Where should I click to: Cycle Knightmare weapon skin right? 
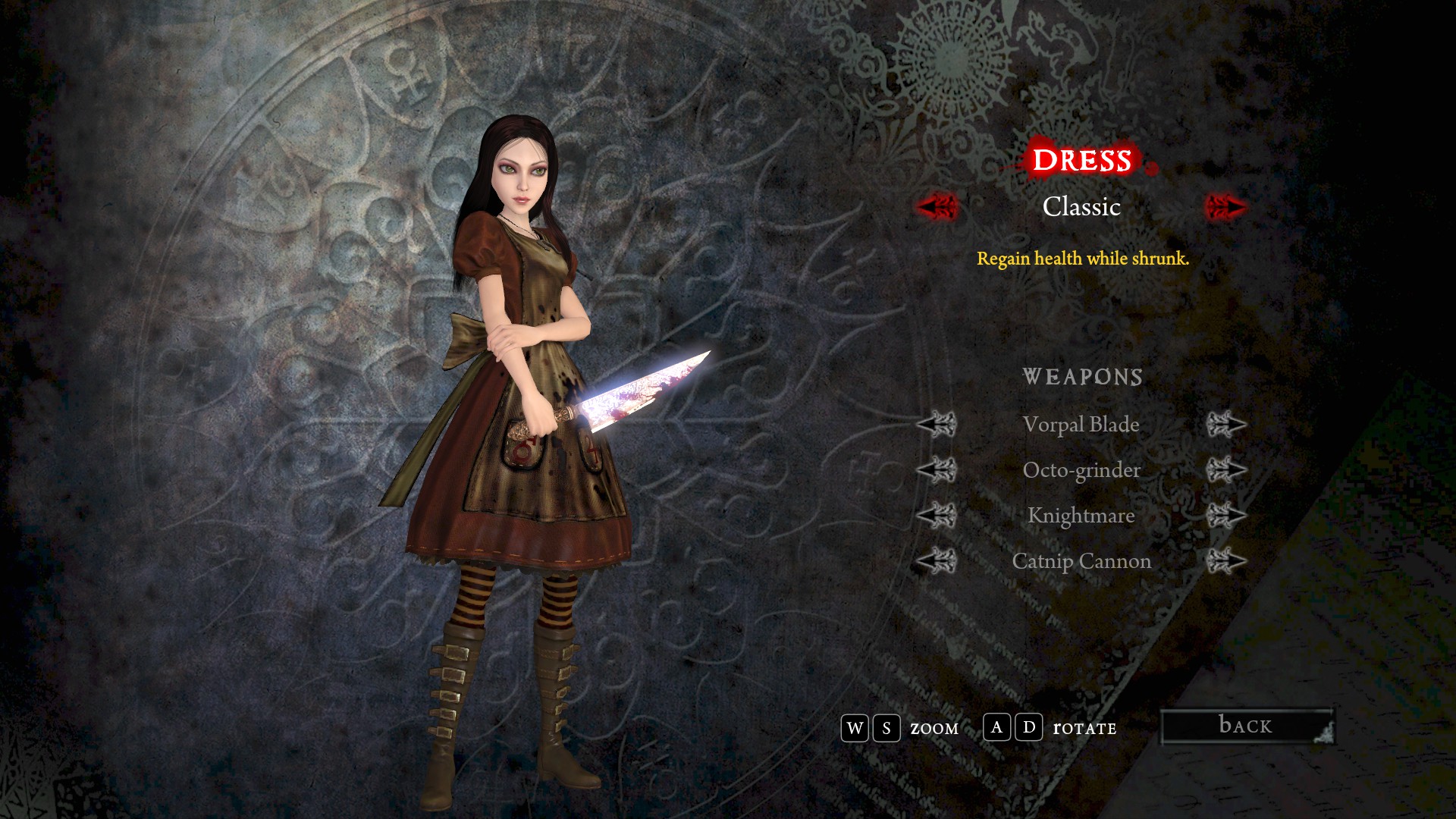[x=1225, y=516]
